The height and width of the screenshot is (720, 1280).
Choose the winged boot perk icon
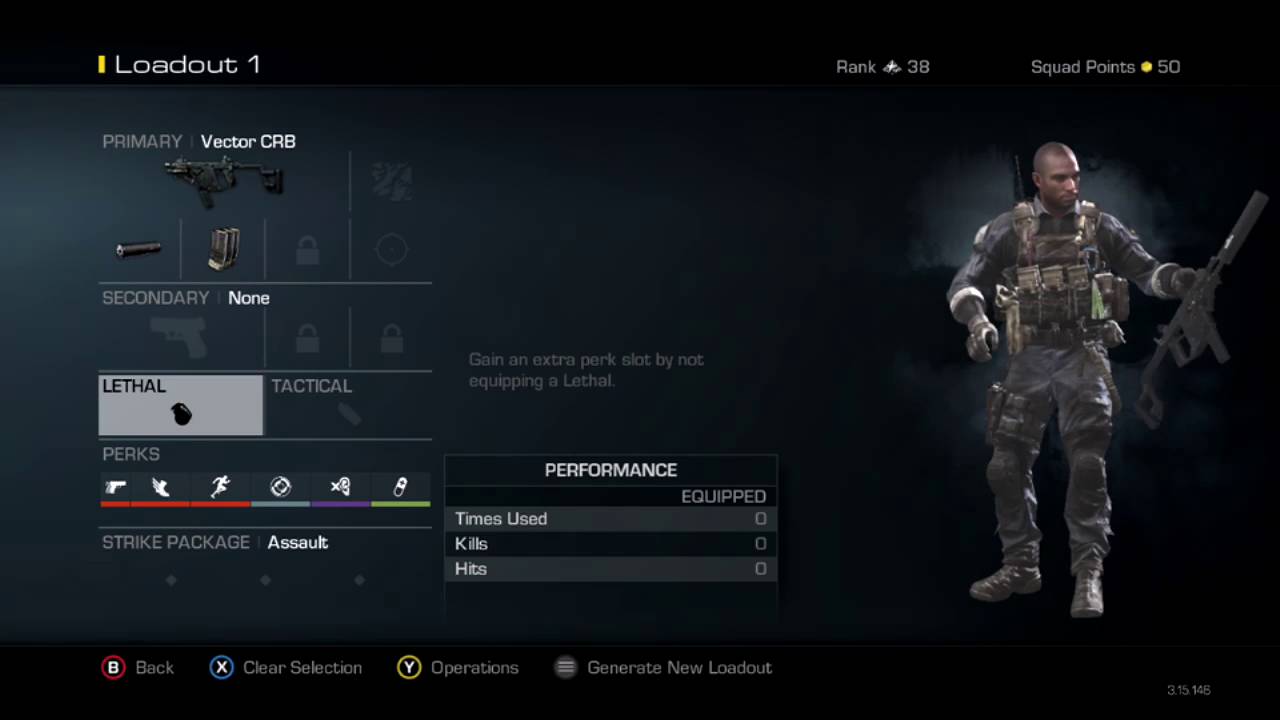click(x=160, y=487)
